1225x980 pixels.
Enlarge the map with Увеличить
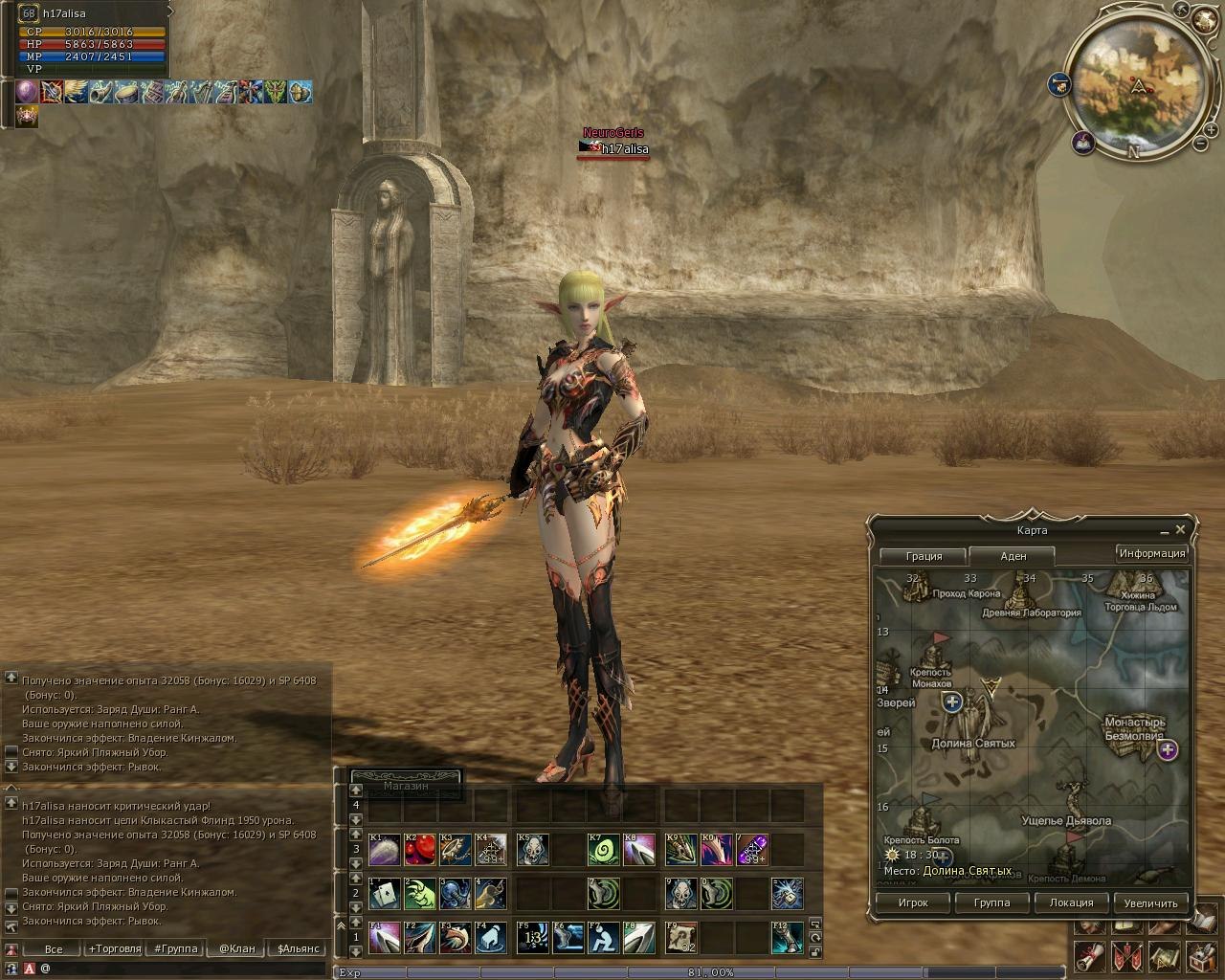[1150, 902]
